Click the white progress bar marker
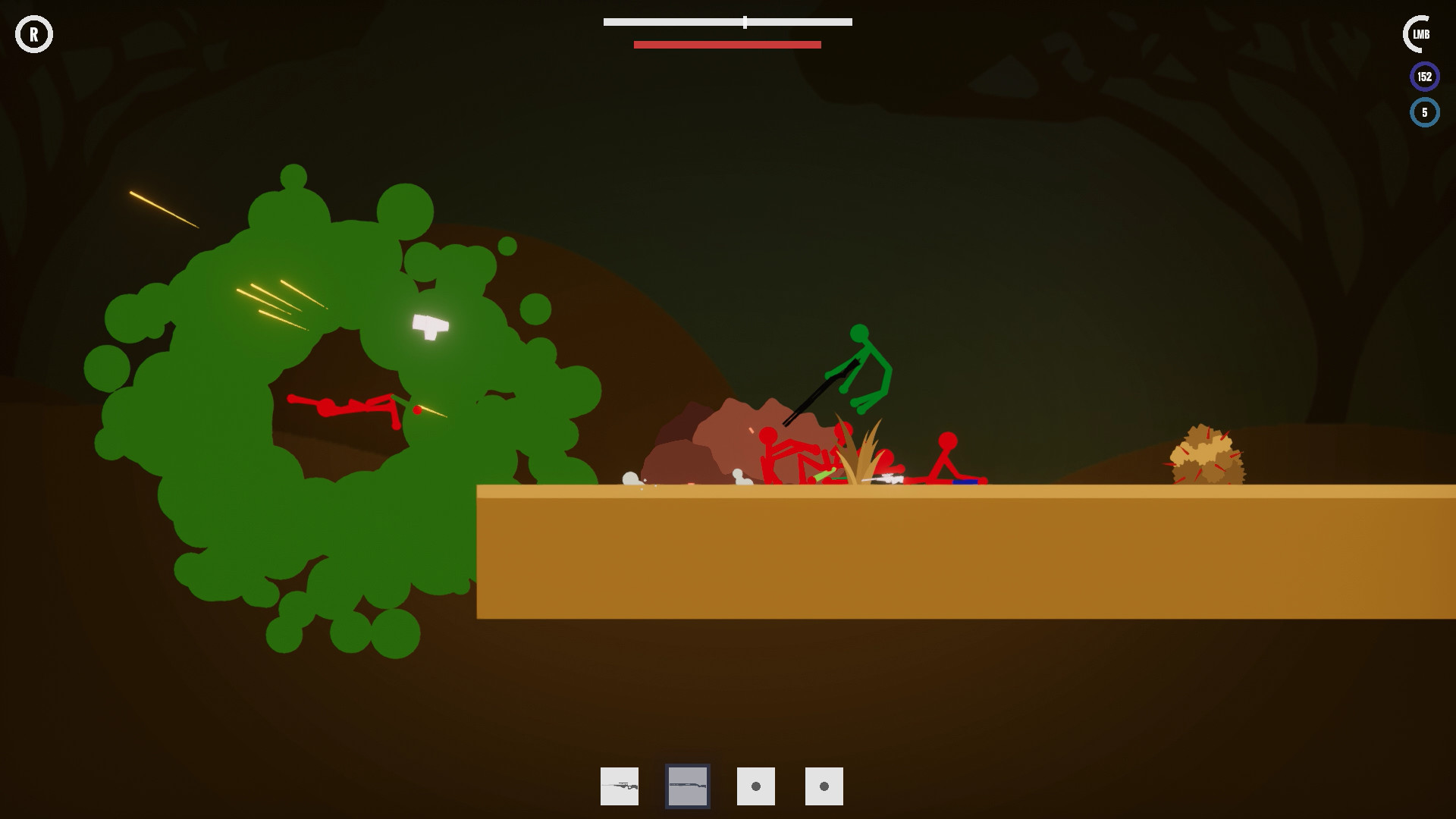The width and height of the screenshot is (1456, 819). (x=744, y=23)
